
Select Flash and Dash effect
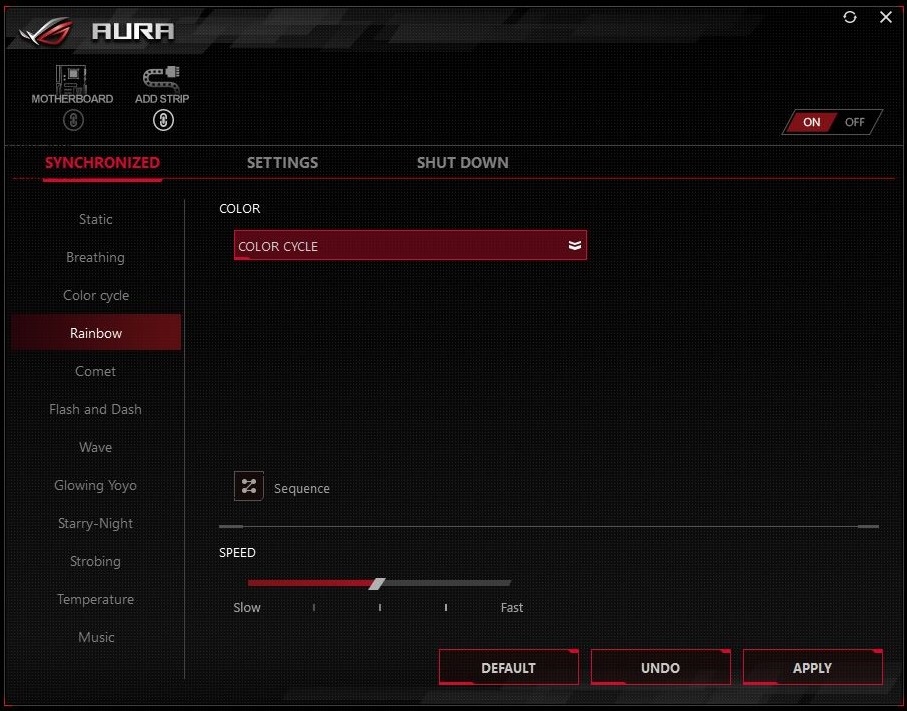coord(96,409)
